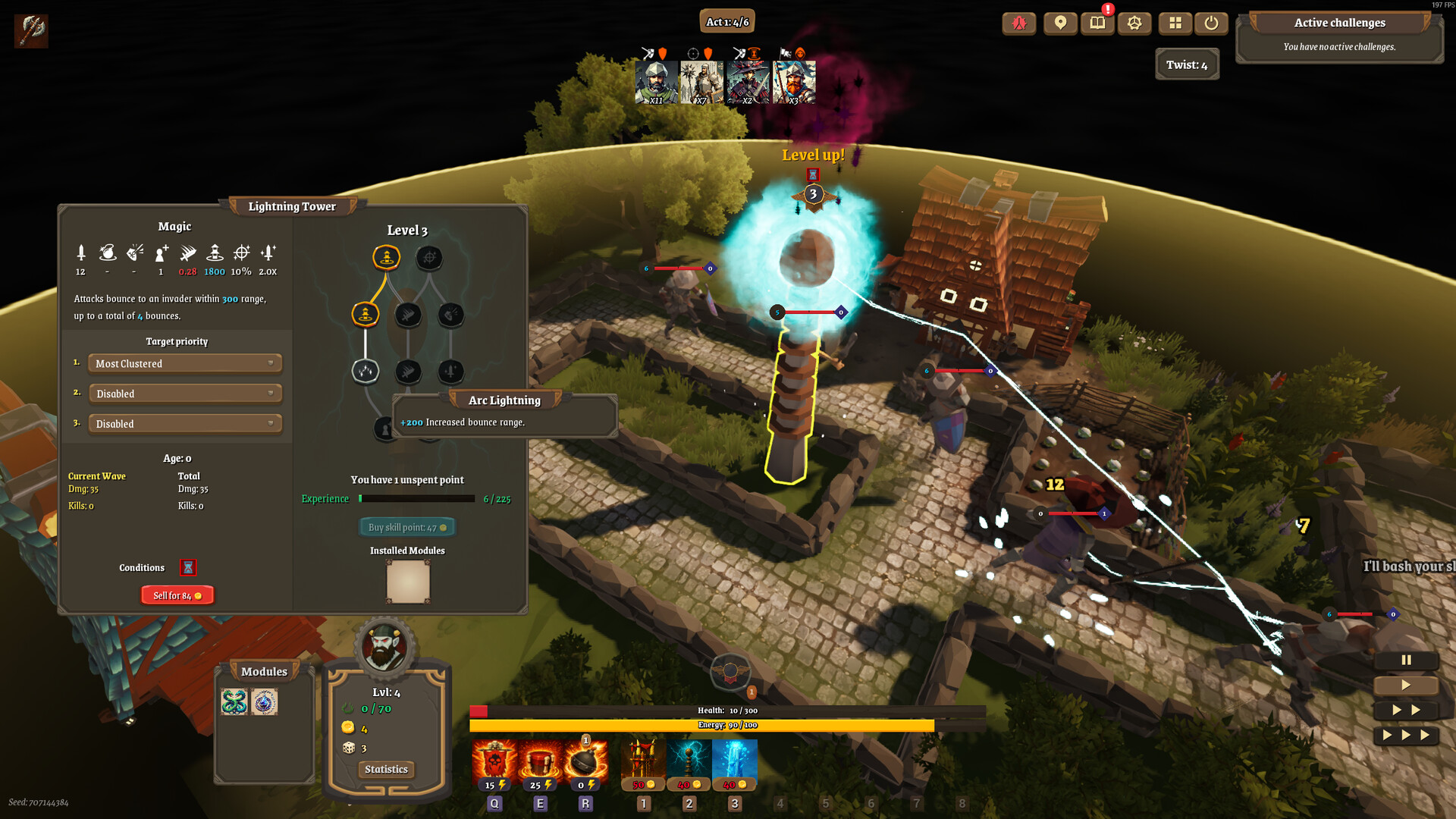Sell the Lightning Tower for 84 gold
This screenshot has width=1456, height=819.
[177, 595]
